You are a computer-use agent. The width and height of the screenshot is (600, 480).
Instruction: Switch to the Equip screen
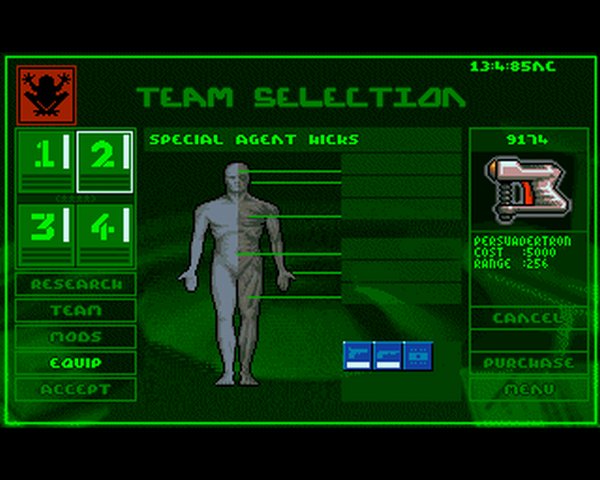(76, 362)
